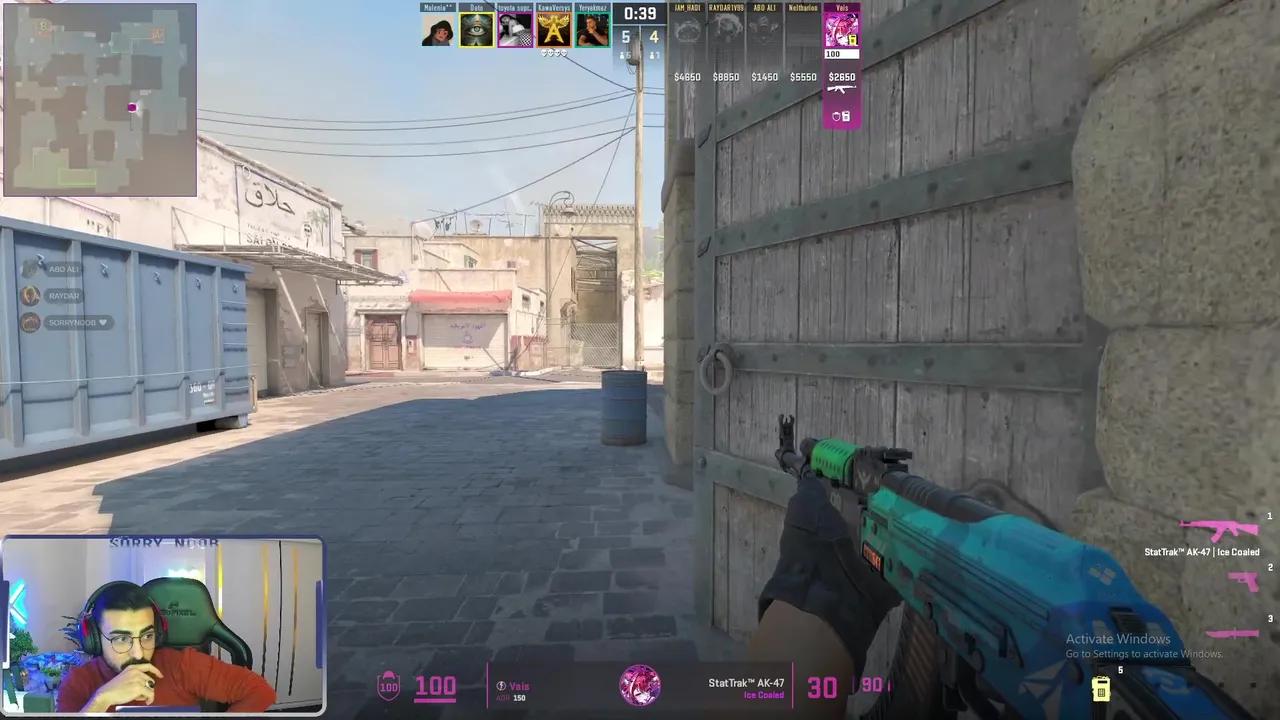
Task: Click the round timer showing 0:39
Action: [x=639, y=14]
